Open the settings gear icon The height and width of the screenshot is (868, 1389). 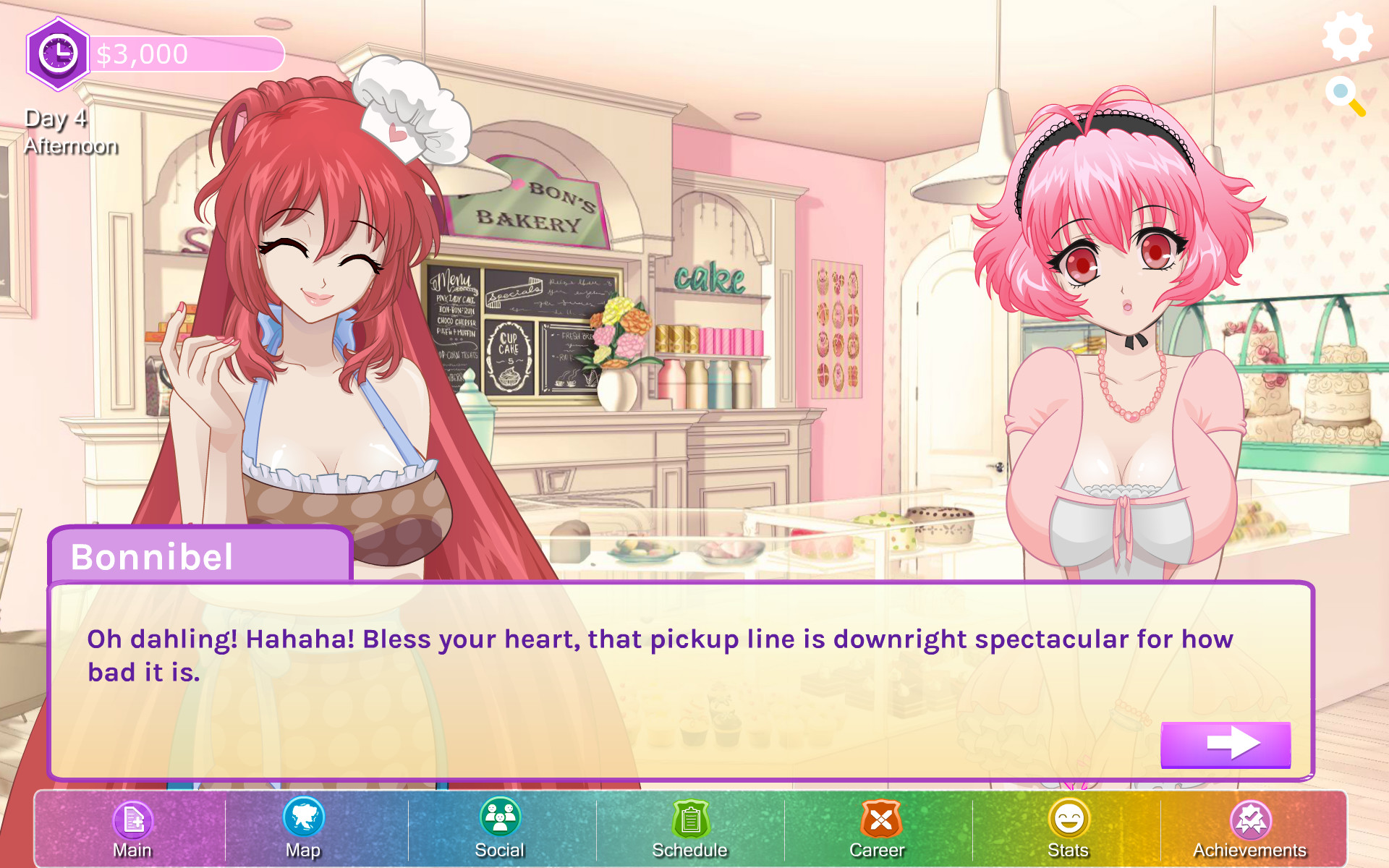click(x=1346, y=36)
